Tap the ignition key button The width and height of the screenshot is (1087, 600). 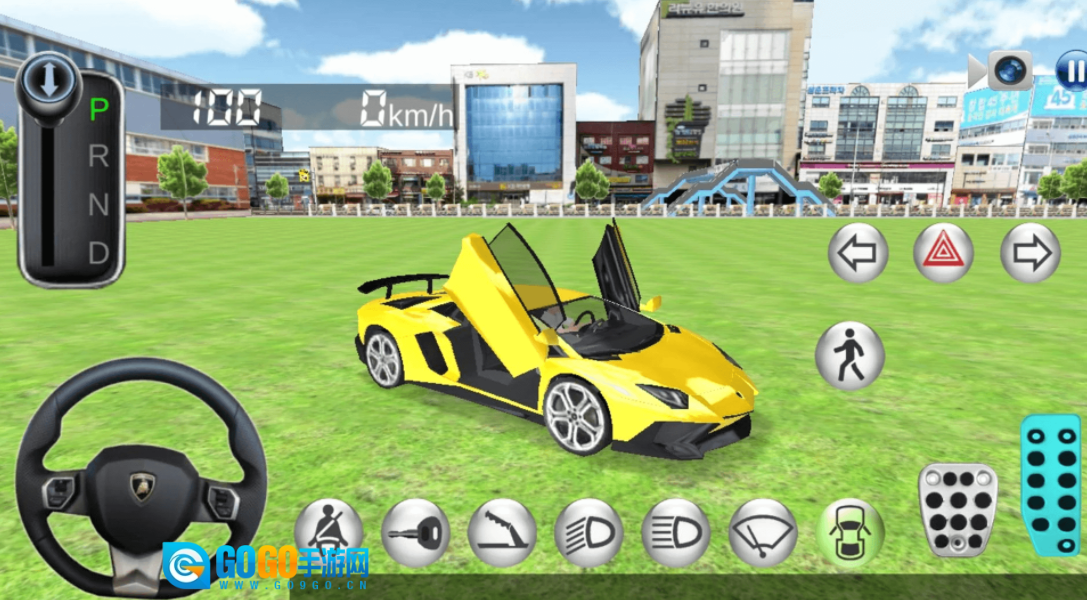pyautogui.click(x=415, y=532)
